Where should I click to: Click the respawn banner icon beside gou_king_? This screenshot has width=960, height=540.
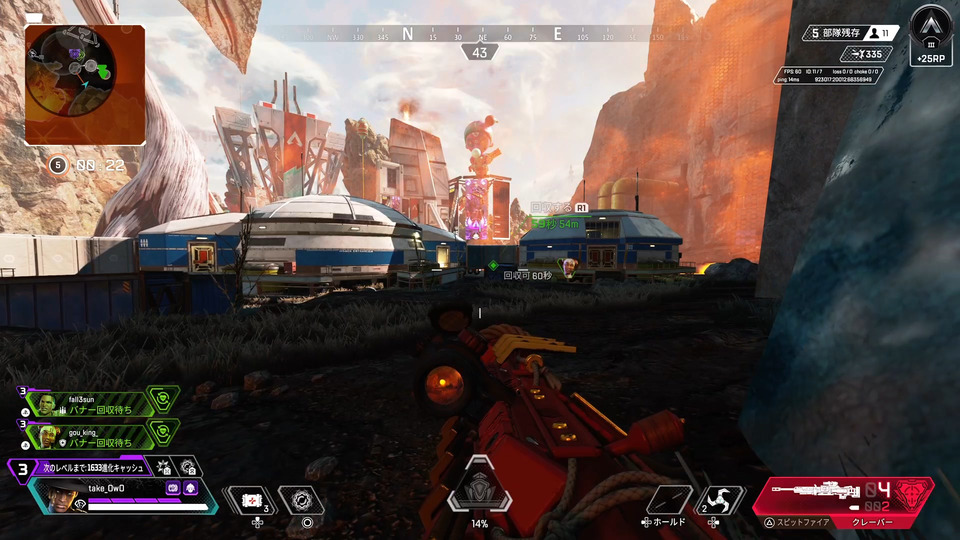point(163,433)
